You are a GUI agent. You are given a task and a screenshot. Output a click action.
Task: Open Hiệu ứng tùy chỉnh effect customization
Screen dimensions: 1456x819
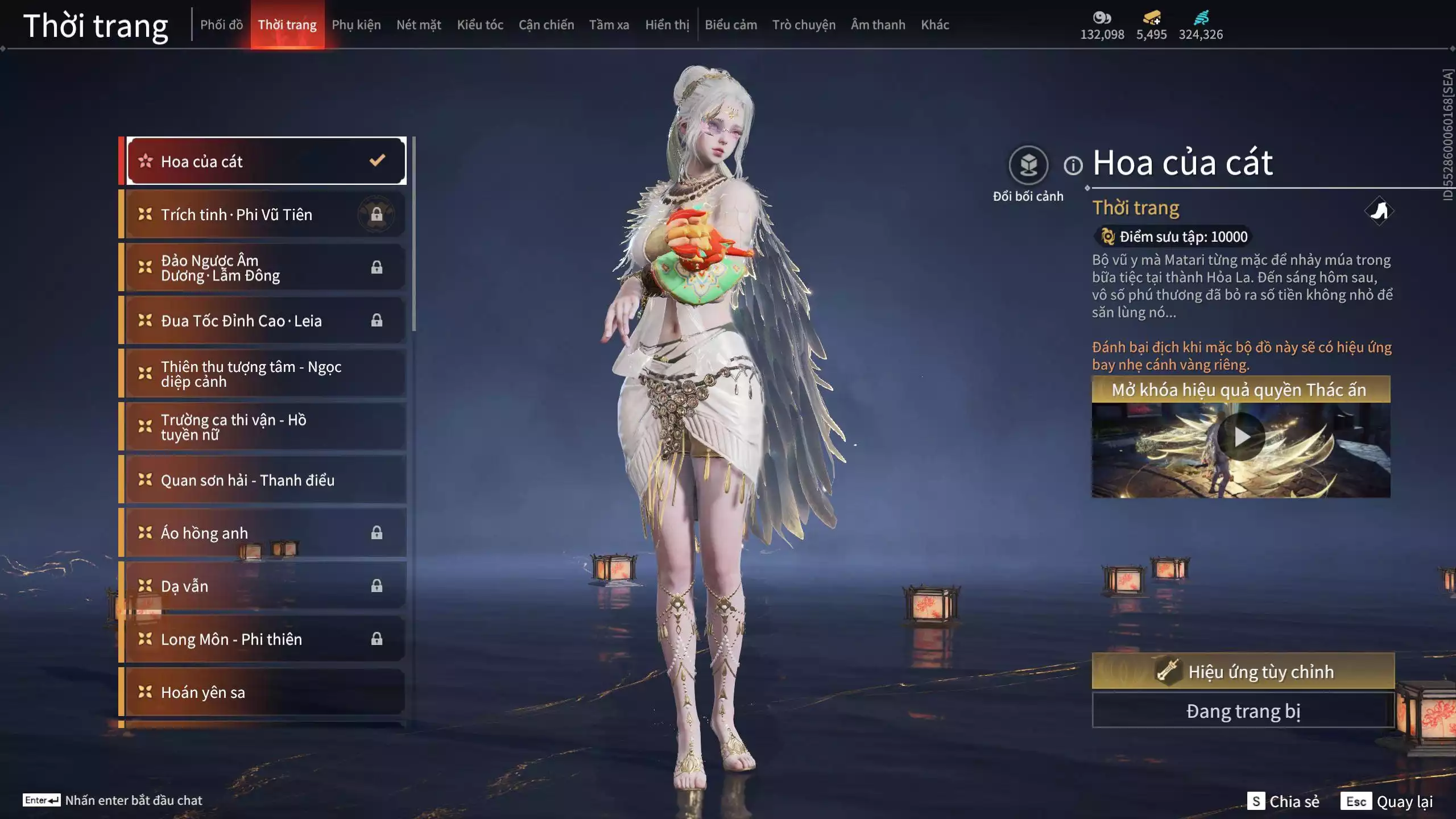click(1243, 671)
